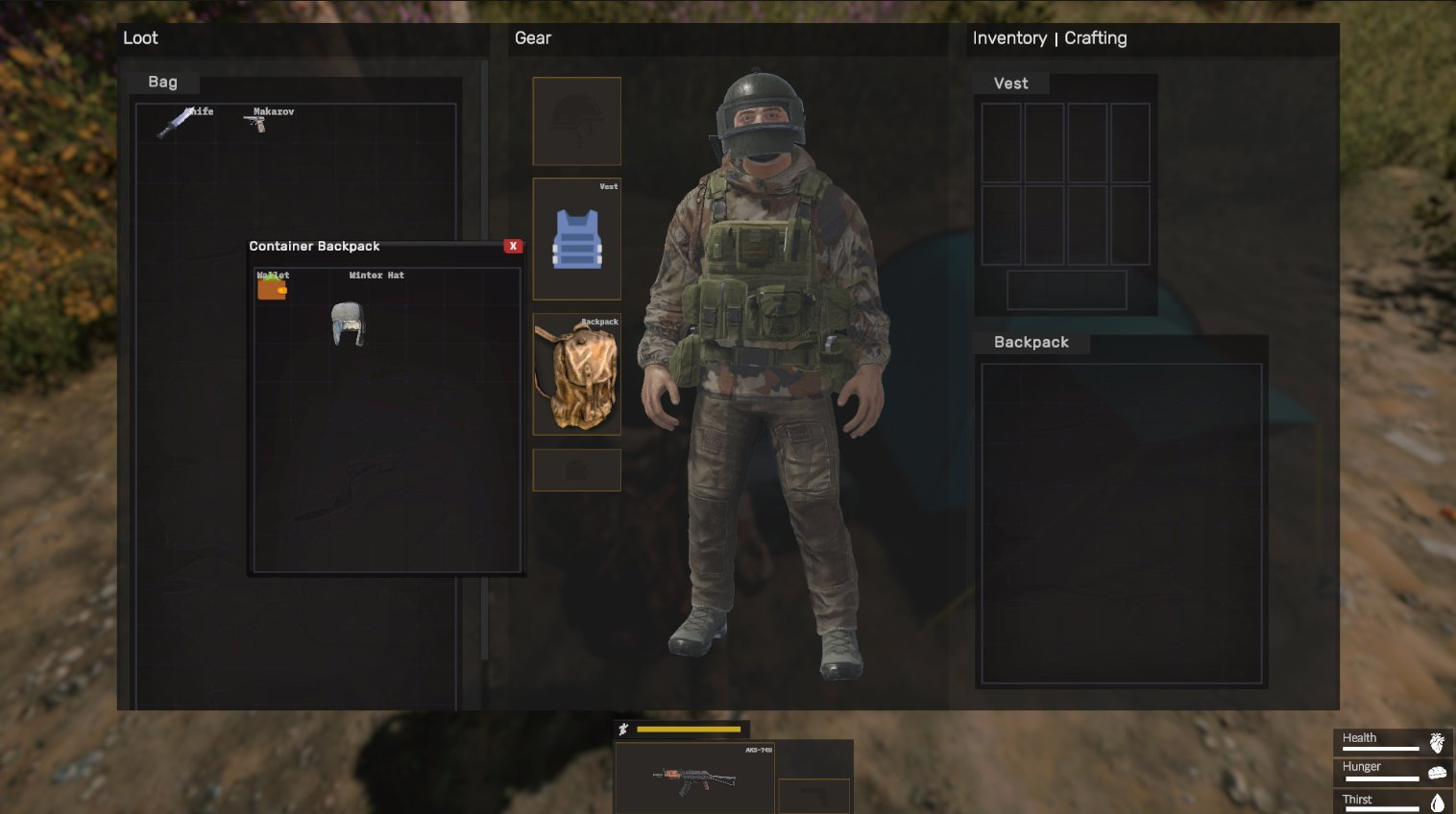The width and height of the screenshot is (1456, 814).
Task: Select the helmet gear slot
Action: coord(576,120)
